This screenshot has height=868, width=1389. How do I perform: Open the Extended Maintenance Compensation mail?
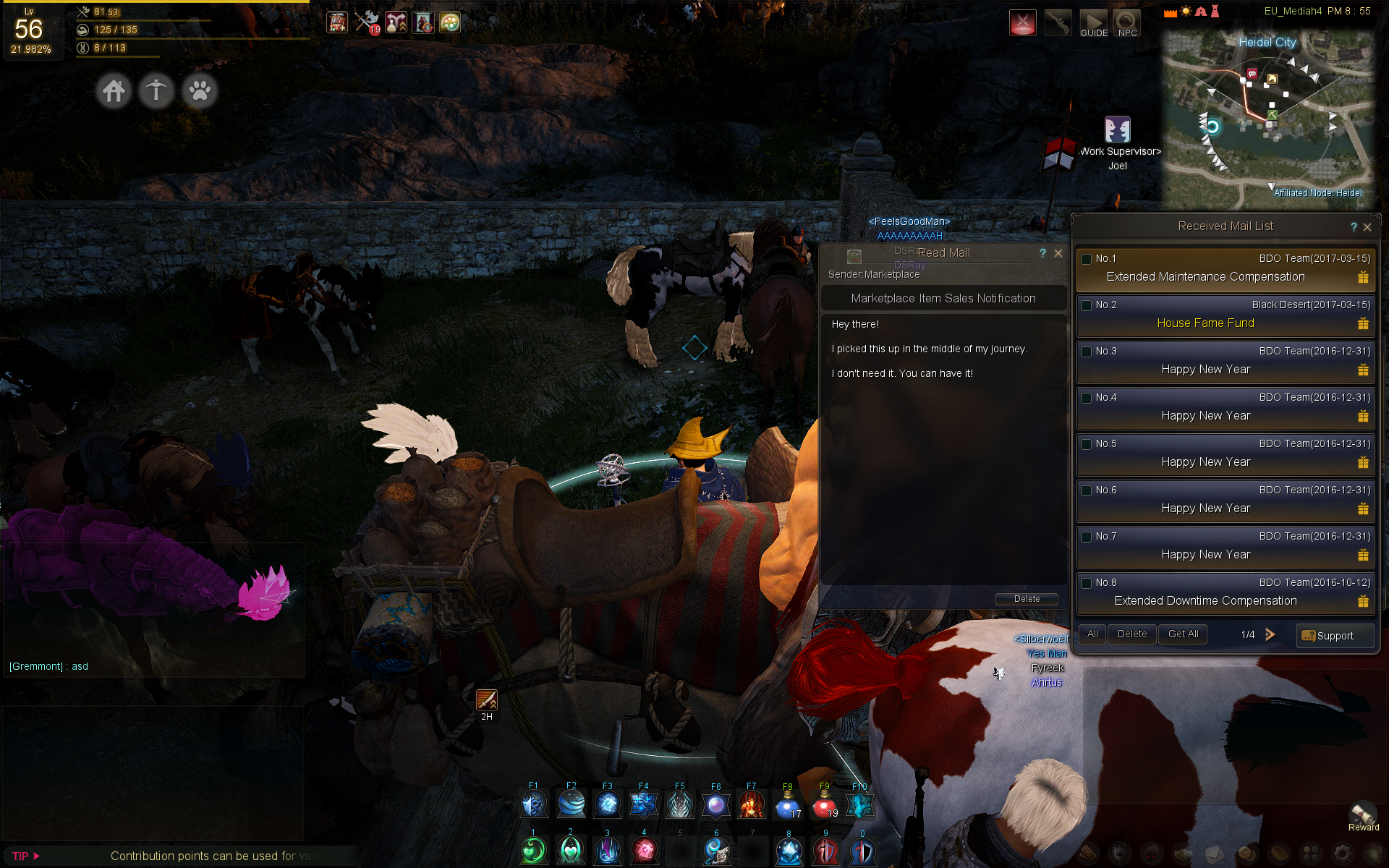pyautogui.click(x=1205, y=276)
